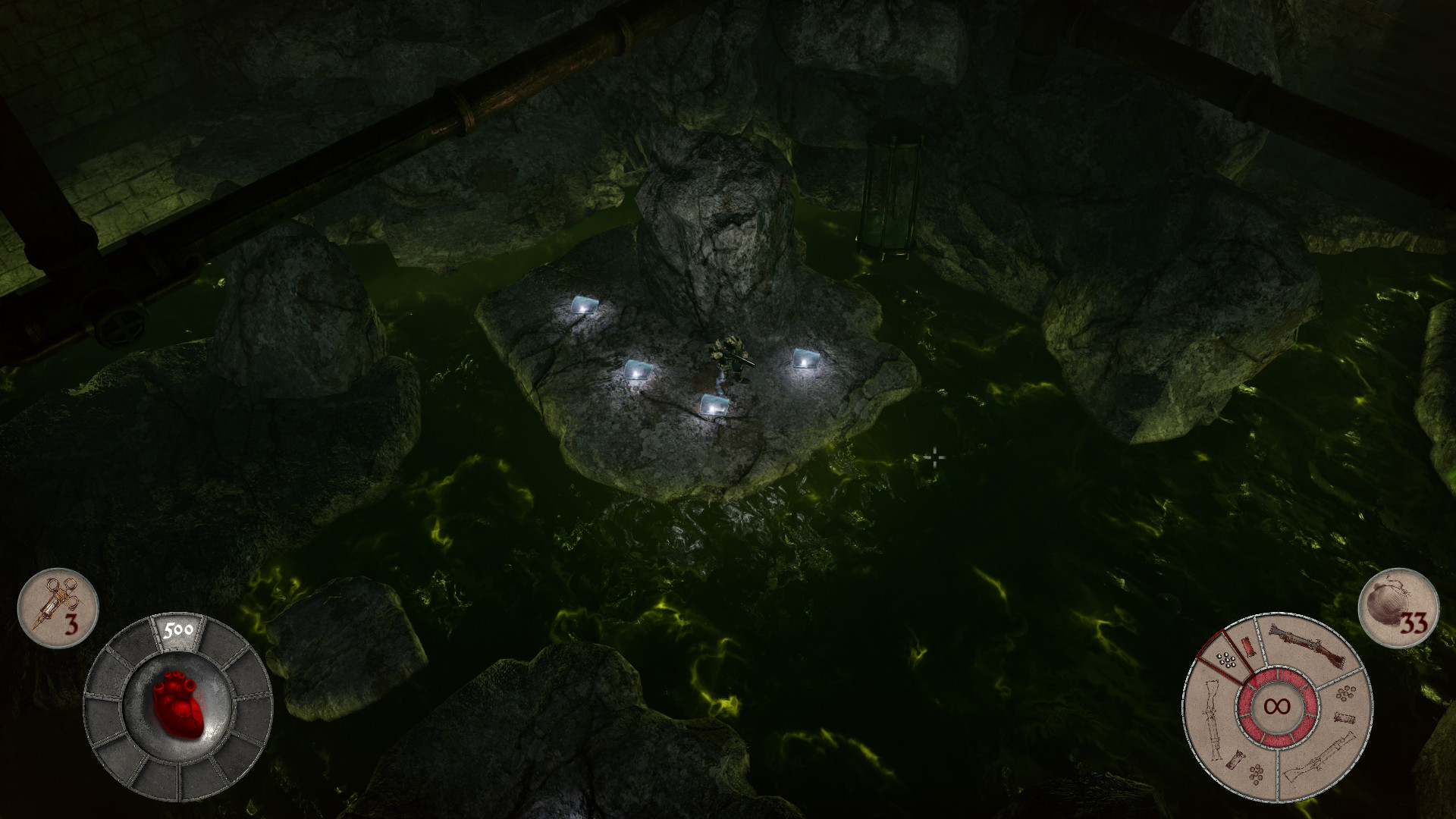Select the pellet cluster icon on the wheel's right side
Image resolution: width=1456 pixels, height=819 pixels.
1346,694
